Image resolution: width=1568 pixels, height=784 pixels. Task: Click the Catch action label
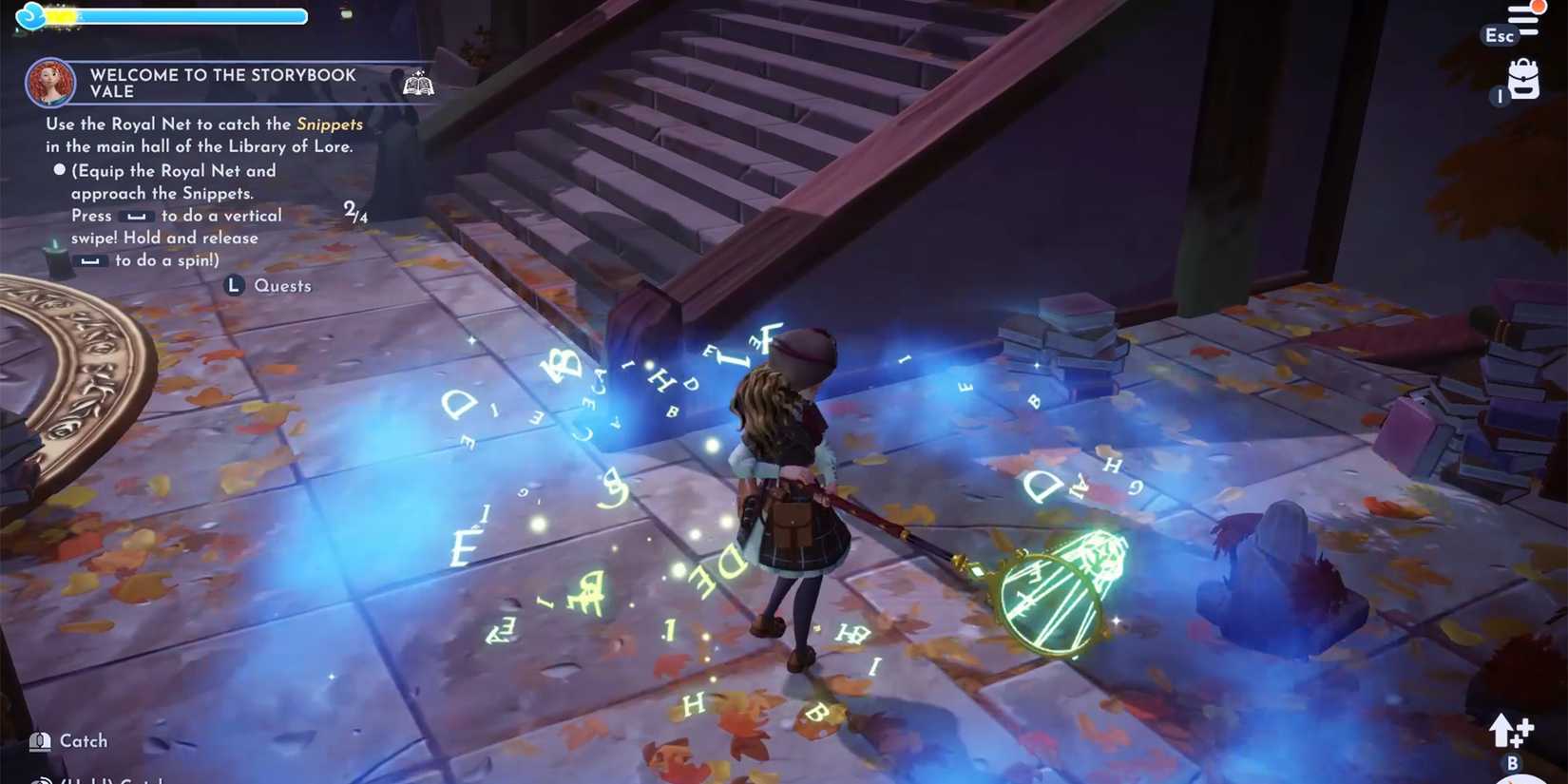point(83,740)
